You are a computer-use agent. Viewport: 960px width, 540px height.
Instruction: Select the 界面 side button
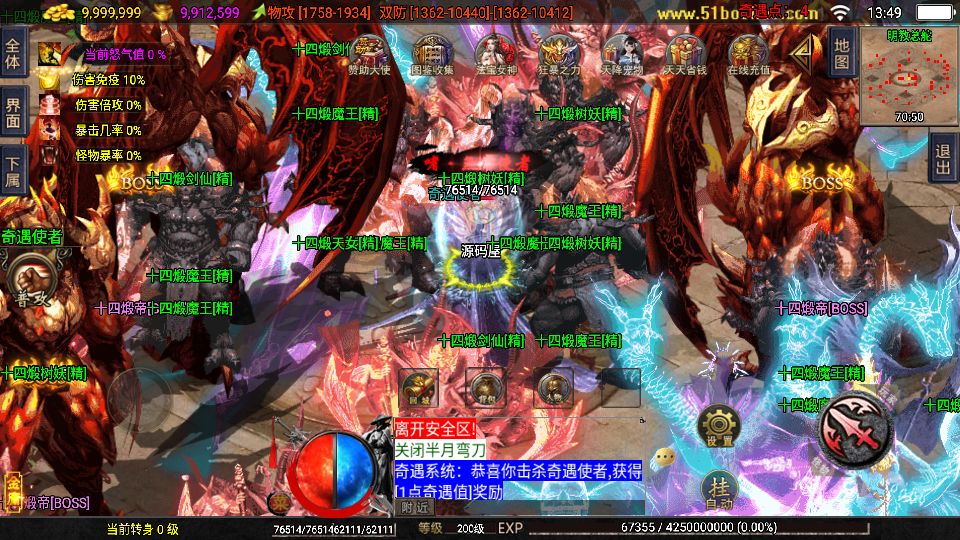[13, 112]
